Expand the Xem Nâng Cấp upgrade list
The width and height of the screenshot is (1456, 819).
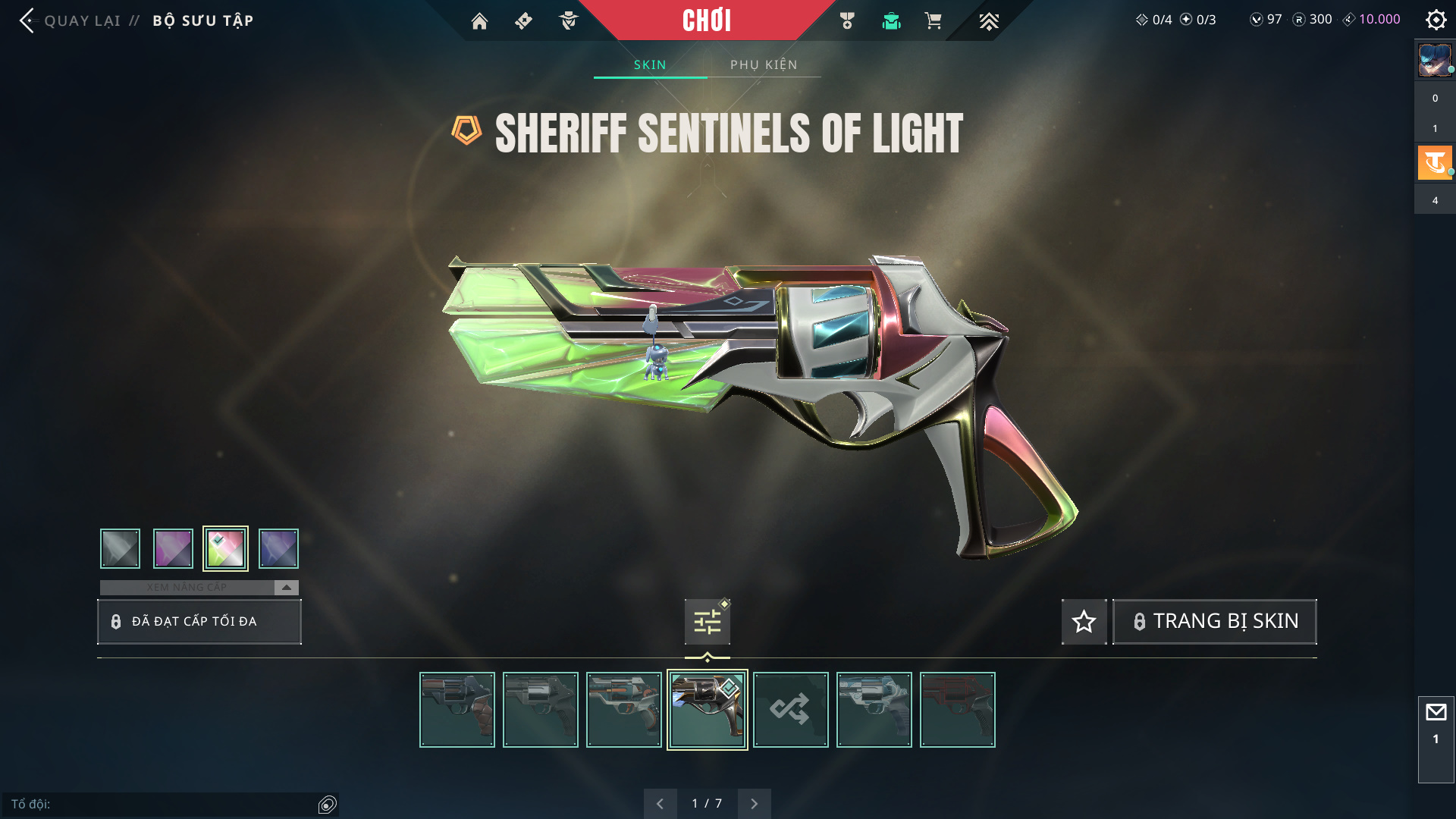(x=286, y=588)
